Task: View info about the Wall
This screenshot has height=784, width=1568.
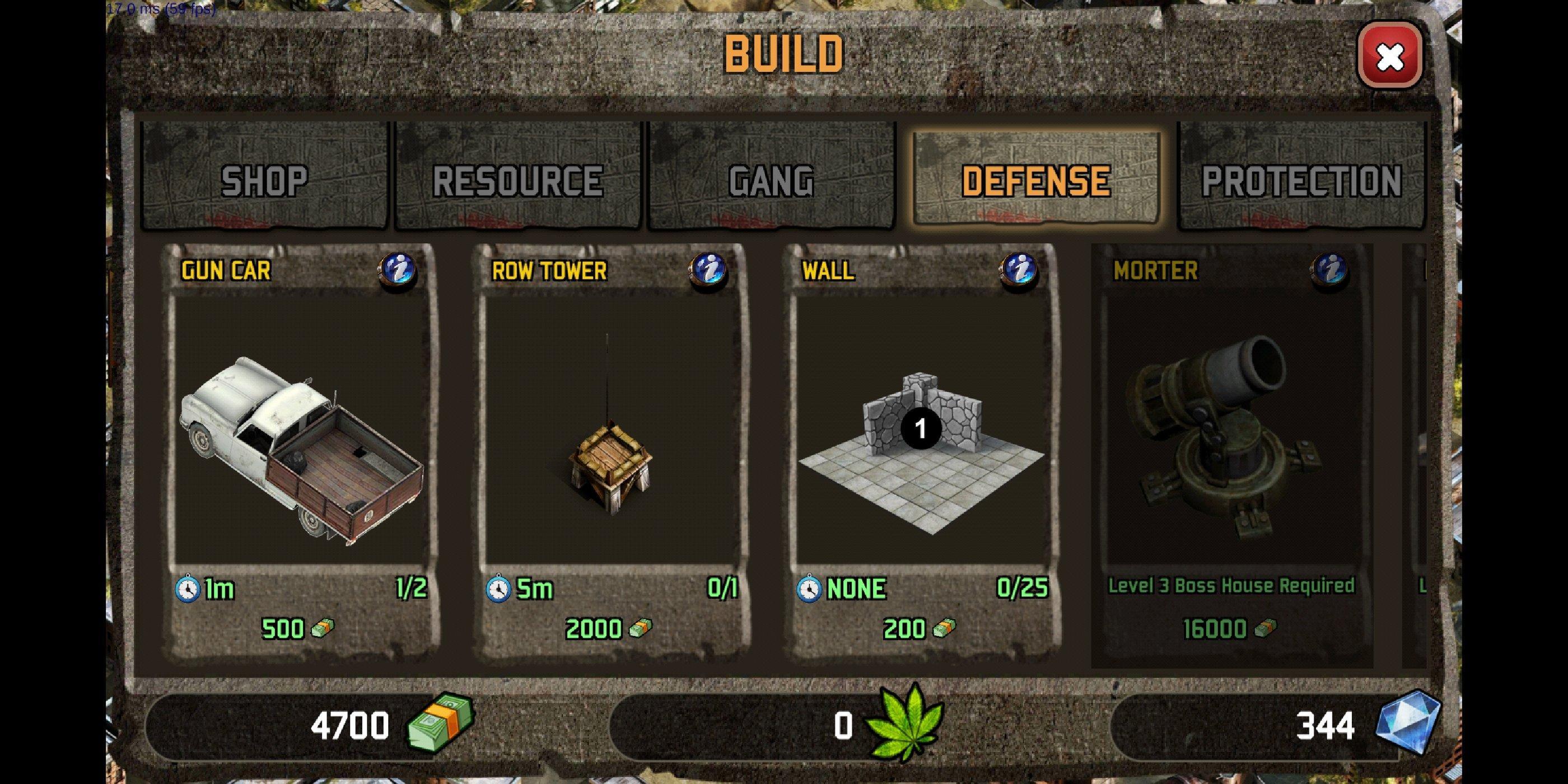Action: tap(1018, 270)
